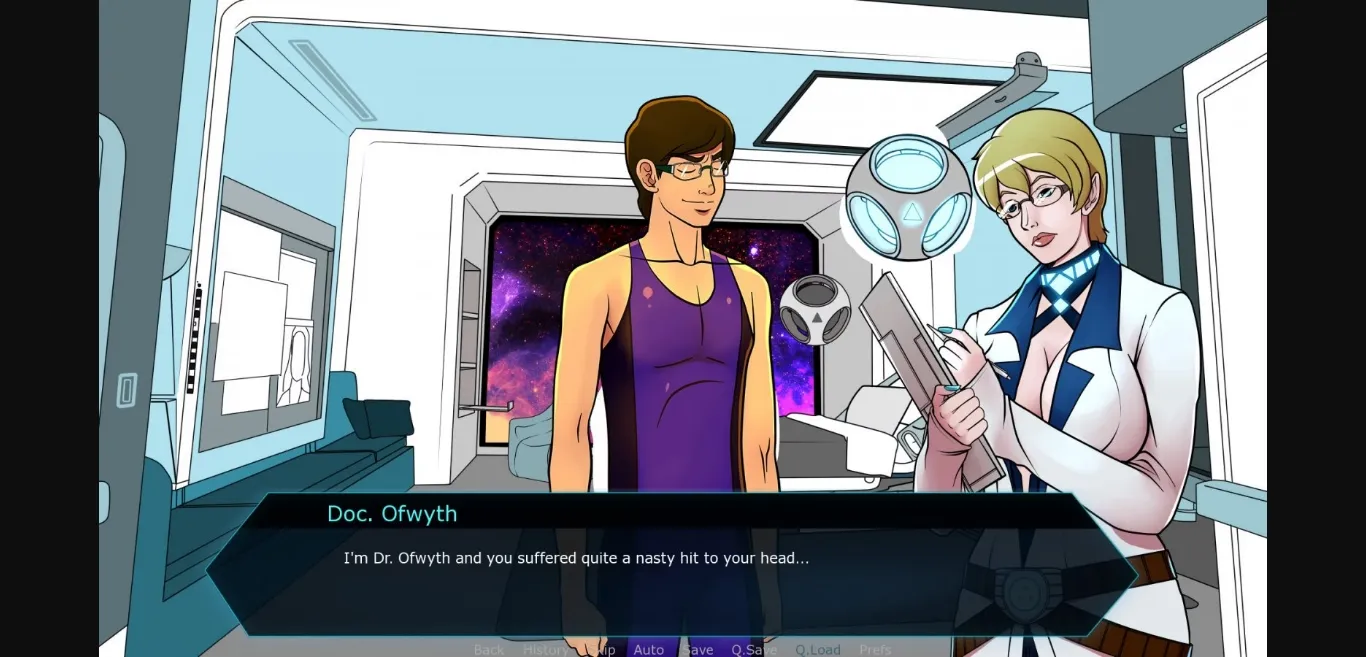Choose Q.Load to quick load

[818, 650]
